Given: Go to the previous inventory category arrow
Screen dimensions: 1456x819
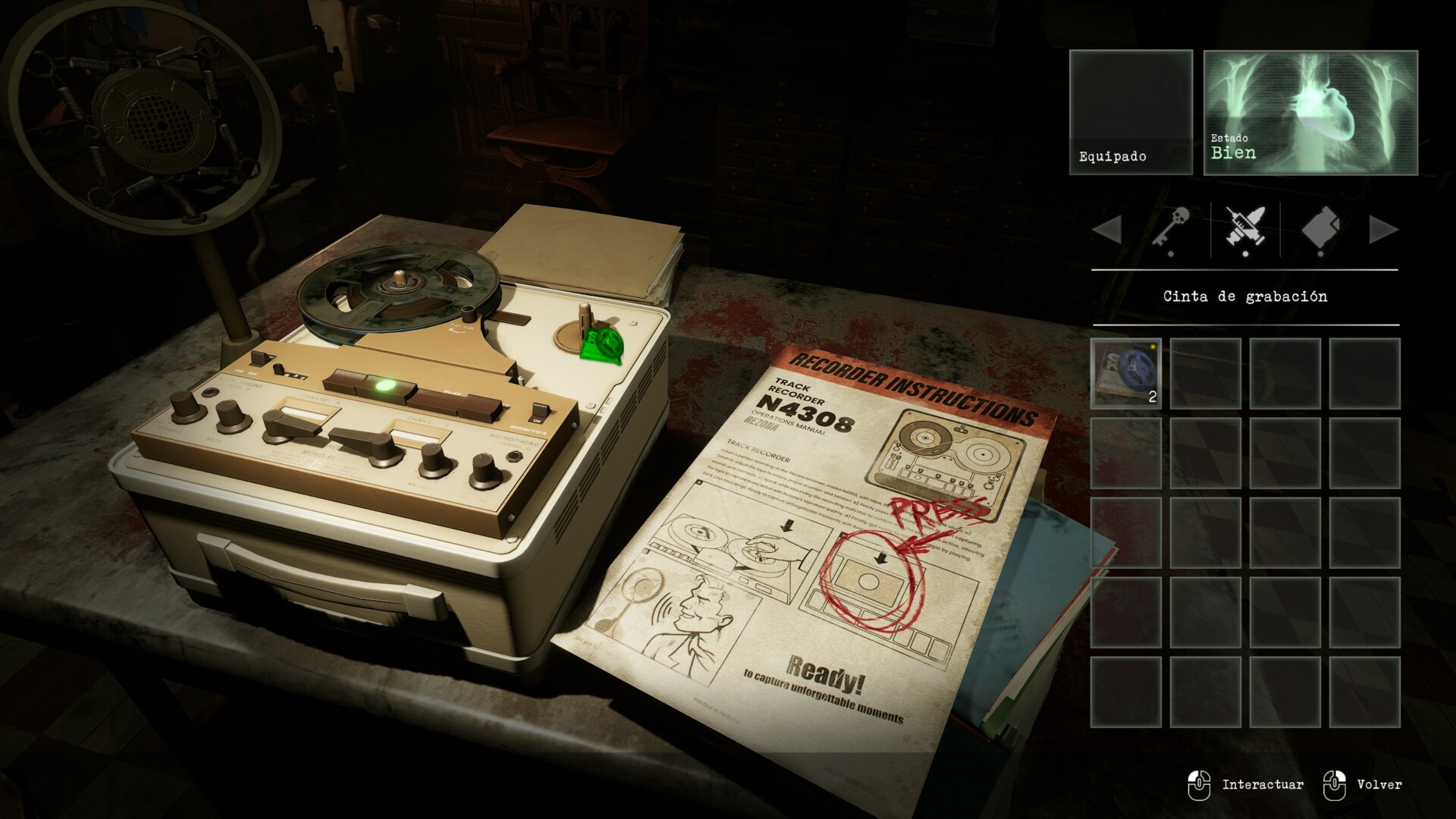Looking at the screenshot, I should tap(1107, 230).
